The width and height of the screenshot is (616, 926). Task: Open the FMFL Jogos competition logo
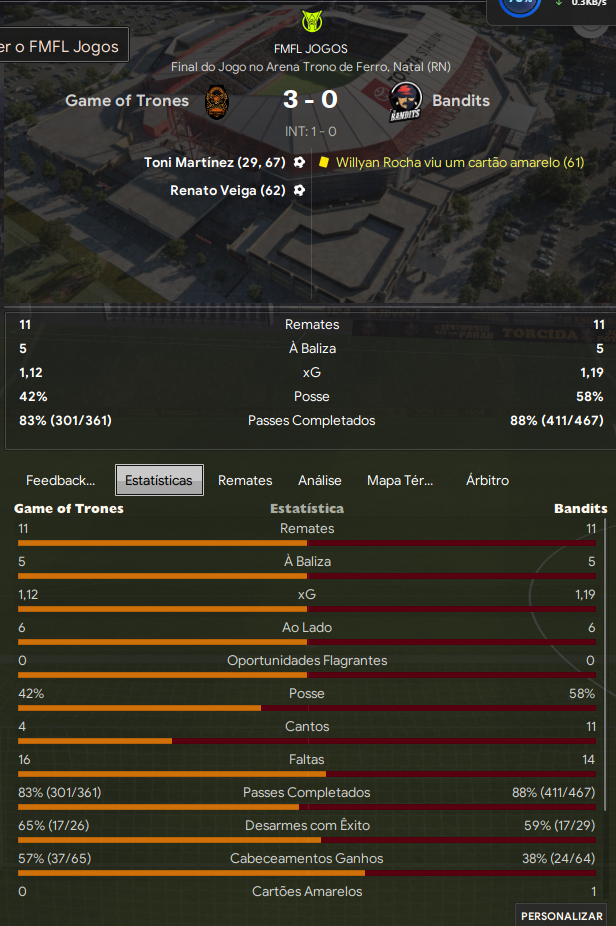[x=311, y=21]
